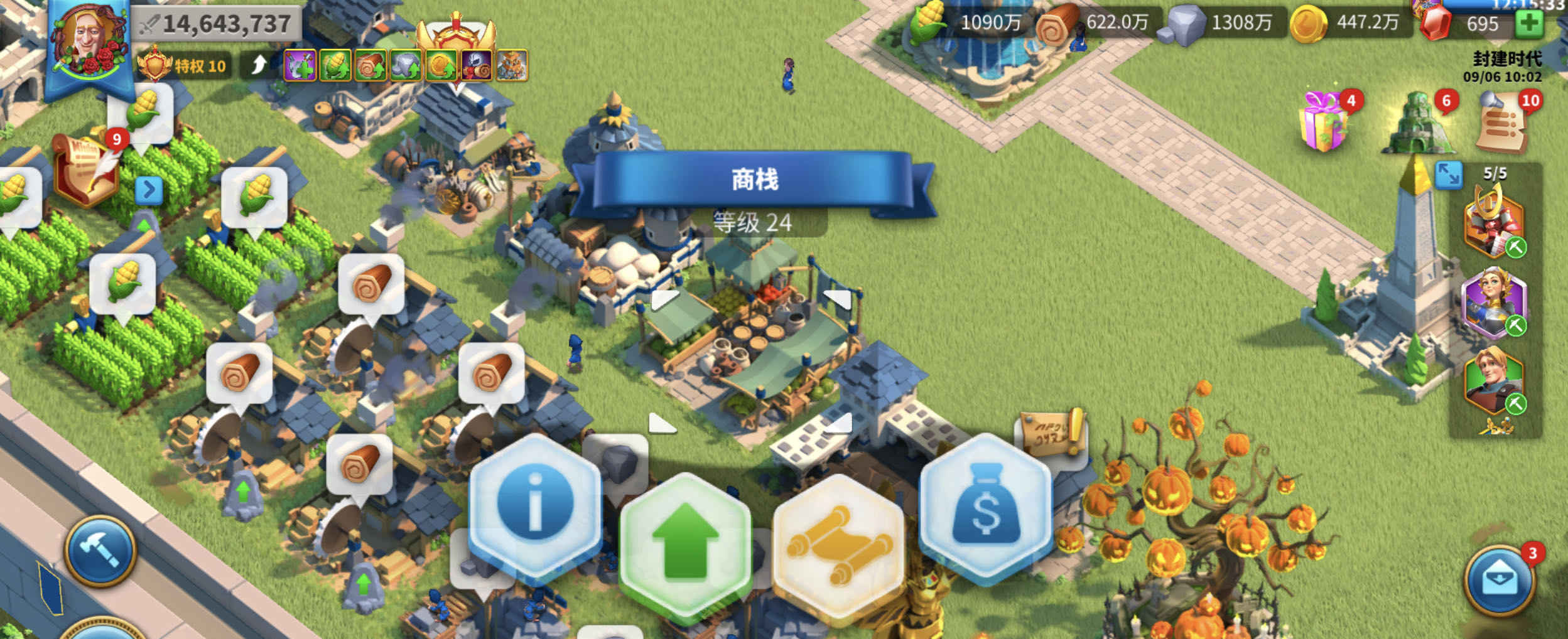Open the hammer build menu
Screen dimensions: 1568x639
coord(100,551)
